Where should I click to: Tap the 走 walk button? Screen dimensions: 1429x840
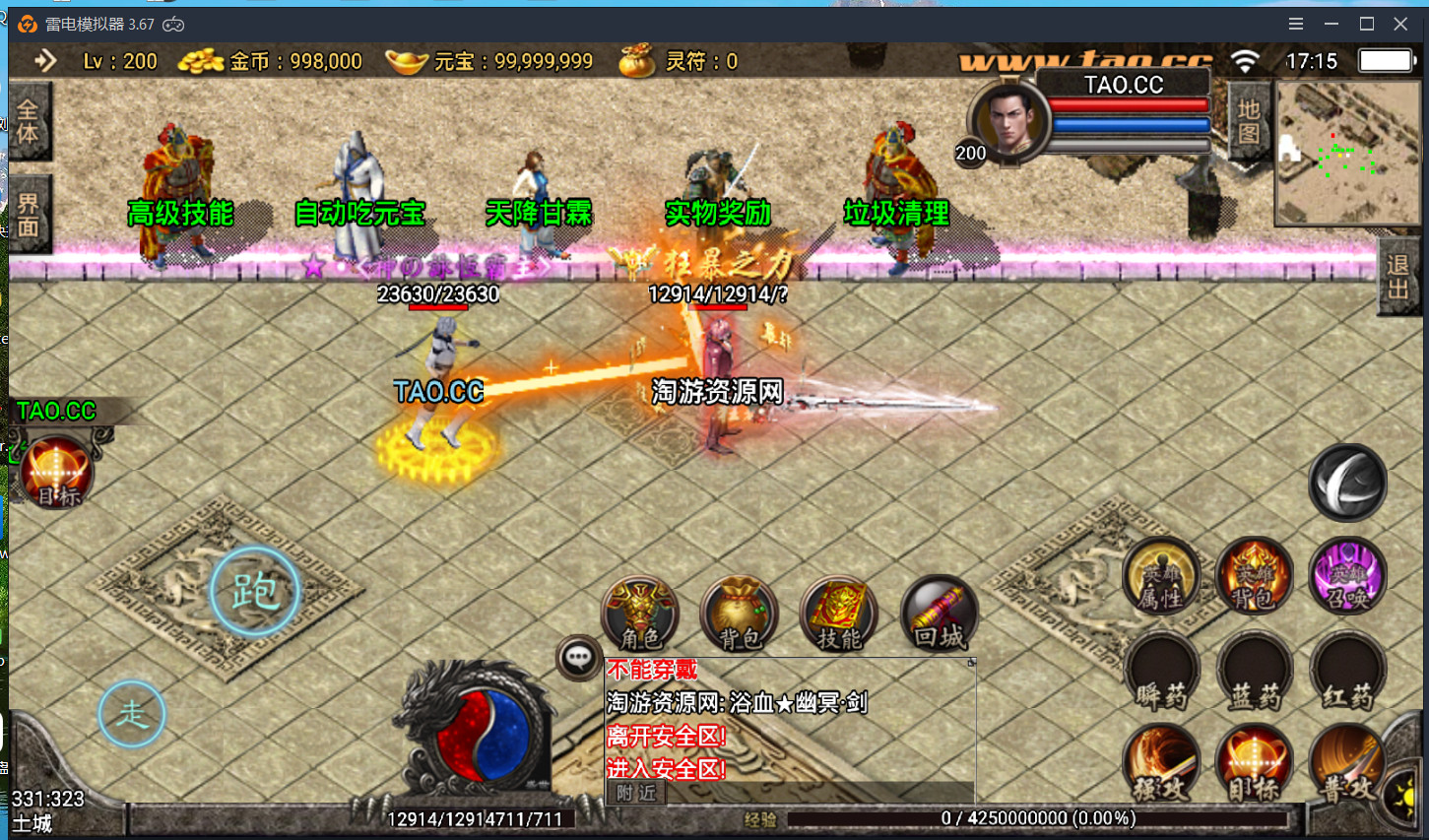pos(132,714)
